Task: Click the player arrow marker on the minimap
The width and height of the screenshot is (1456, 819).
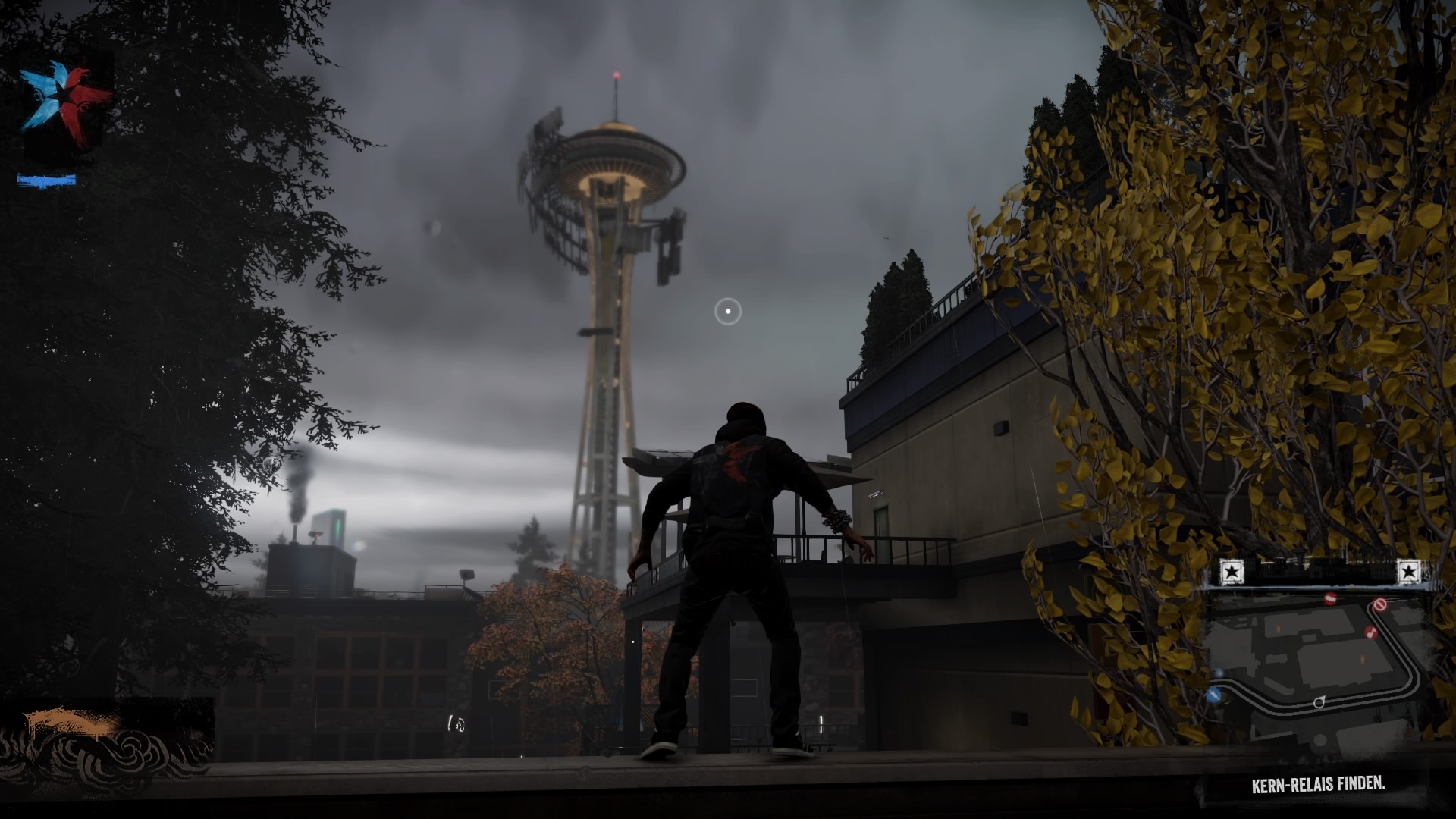Action: (1319, 702)
